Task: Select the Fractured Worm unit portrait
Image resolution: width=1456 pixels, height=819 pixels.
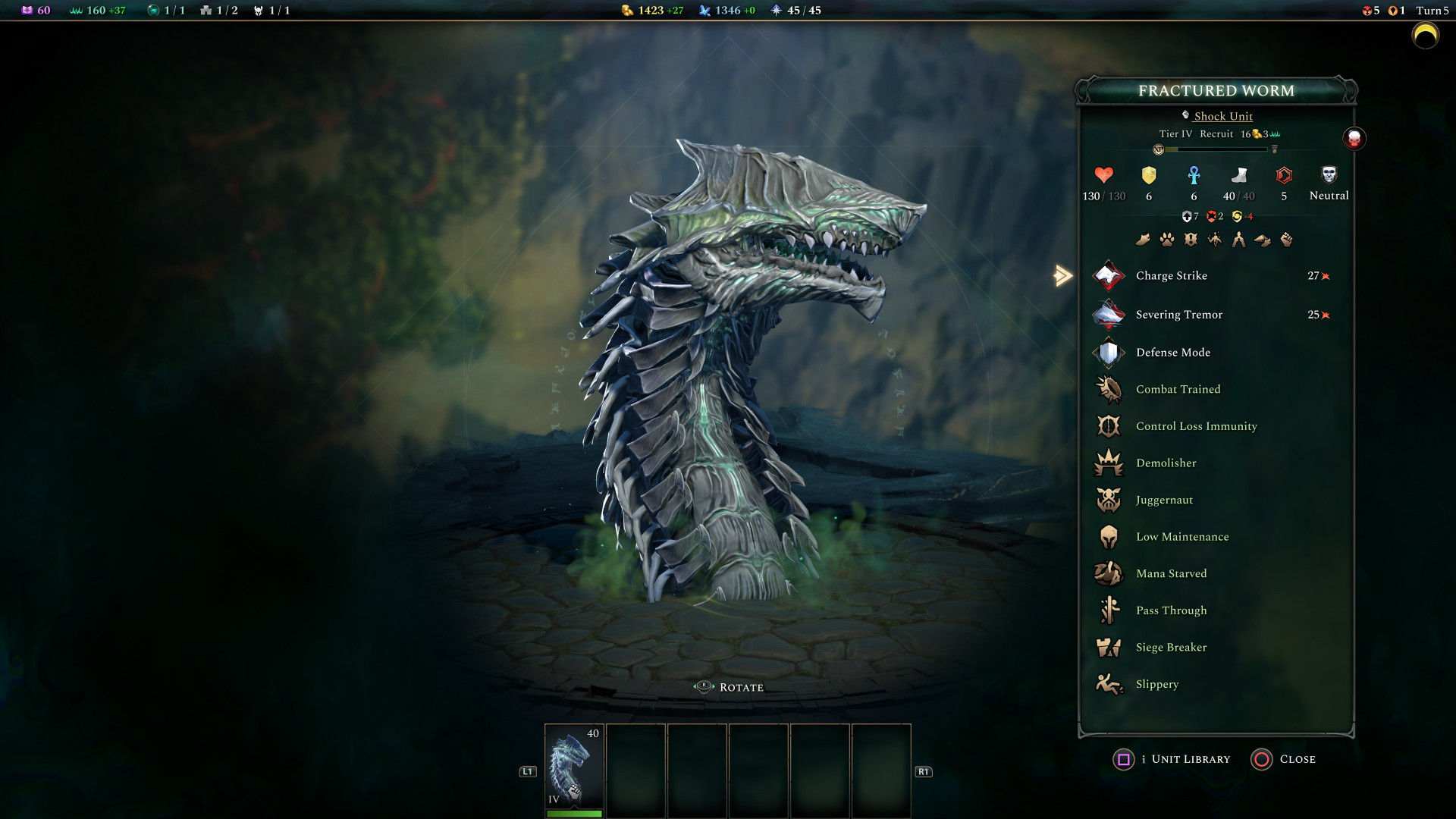Action: pos(574,767)
